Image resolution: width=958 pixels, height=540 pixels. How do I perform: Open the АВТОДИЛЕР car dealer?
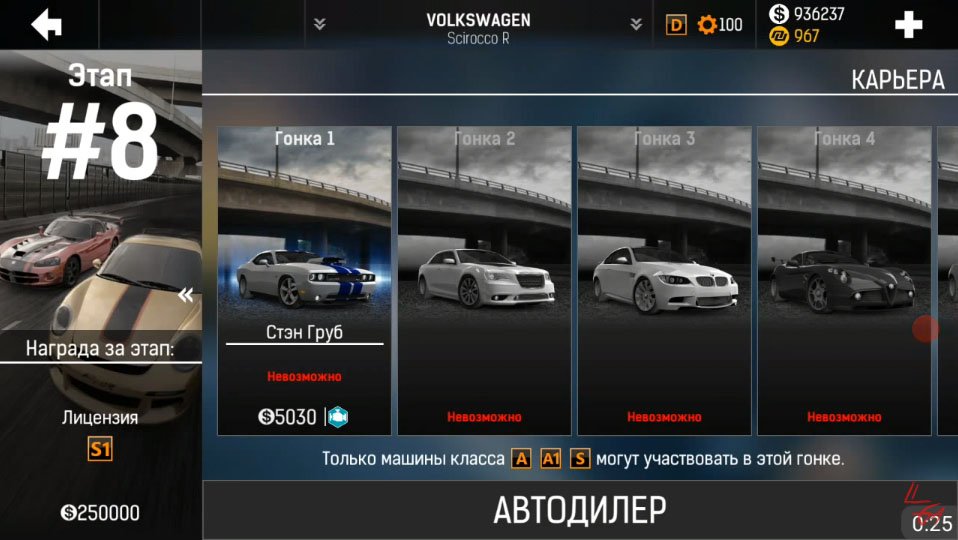tap(579, 510)
